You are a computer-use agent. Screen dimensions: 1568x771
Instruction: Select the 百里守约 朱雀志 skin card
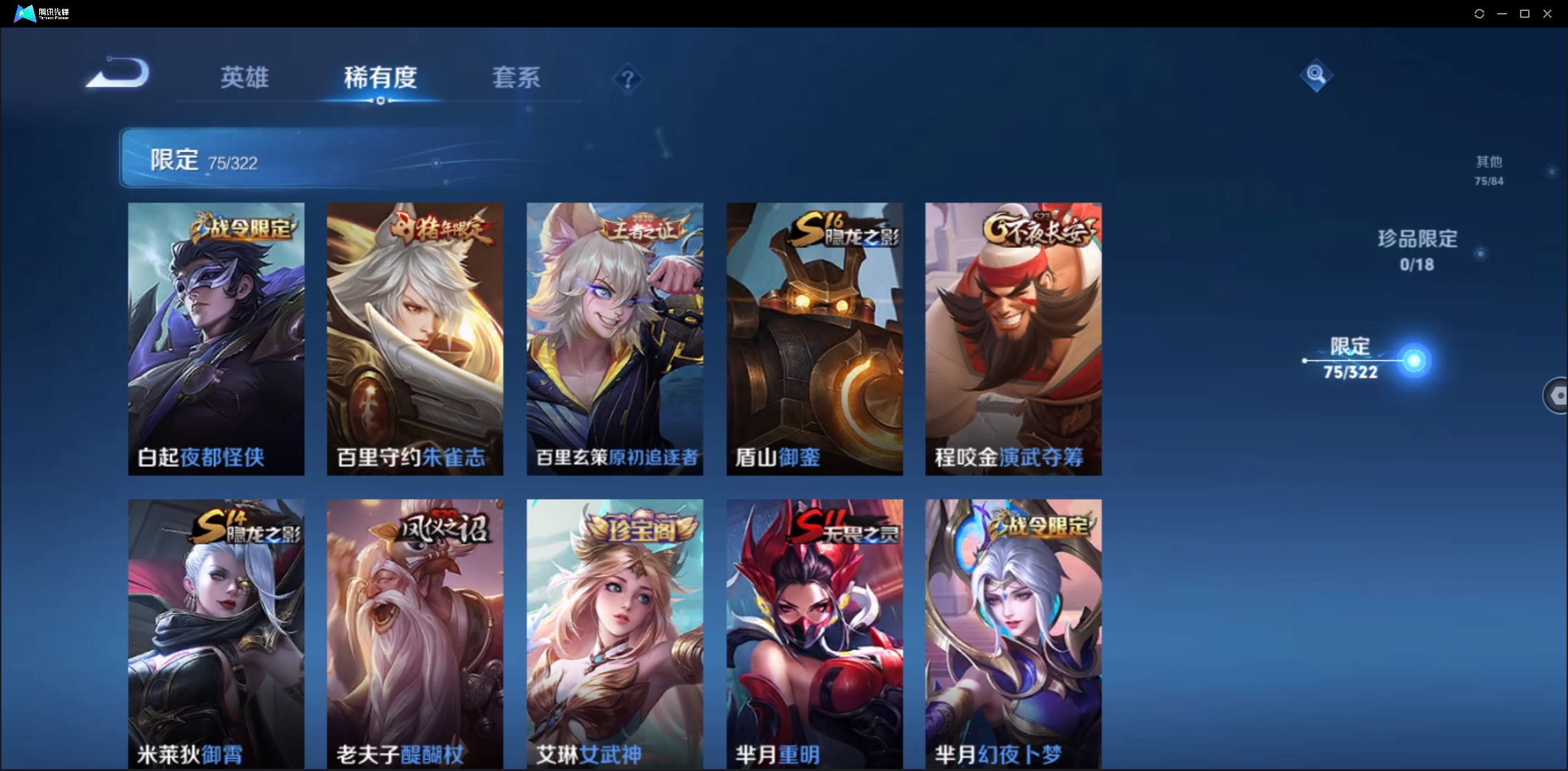414,338
